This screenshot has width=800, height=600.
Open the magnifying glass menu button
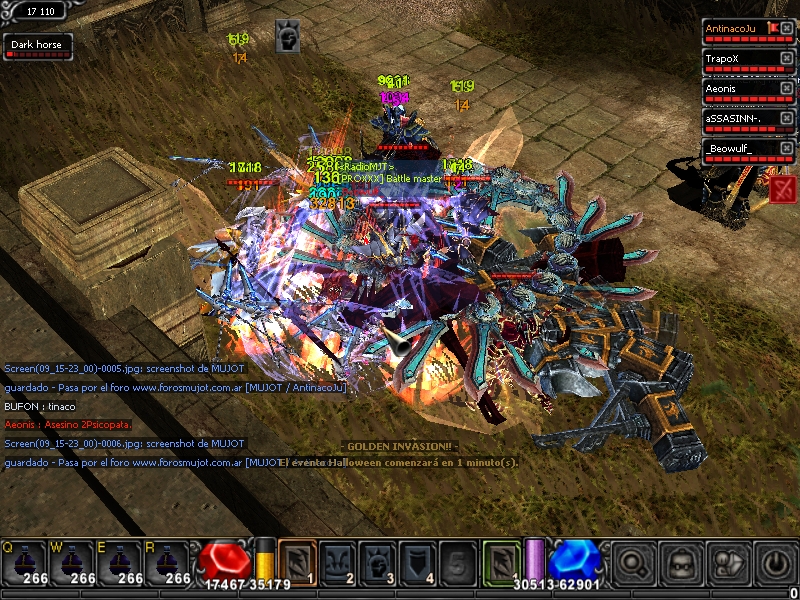tap(633, 563)
